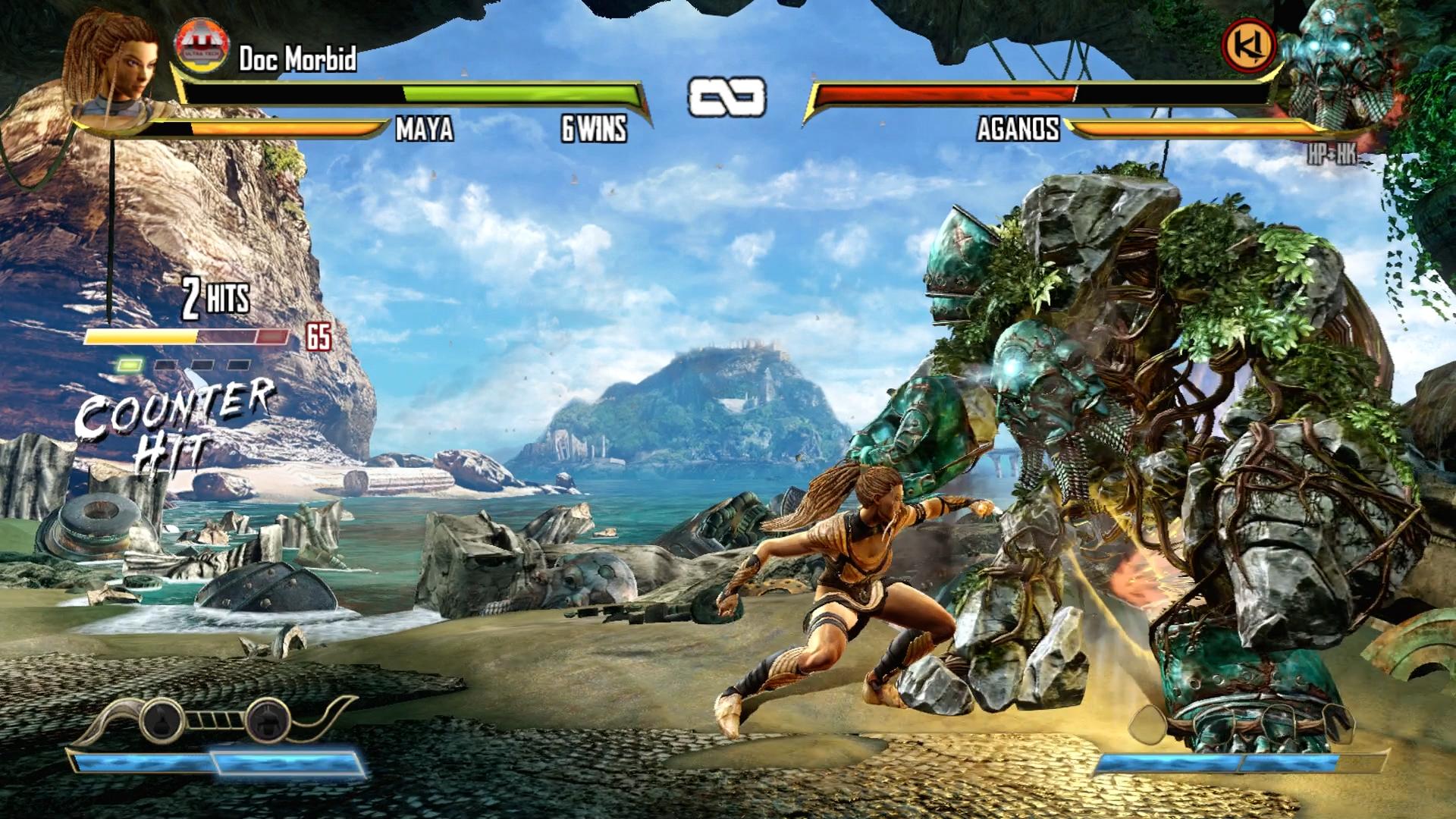1456x819 pixels.
Task: Open the Doc Morbid player name
Action: (x=297, y=59)
